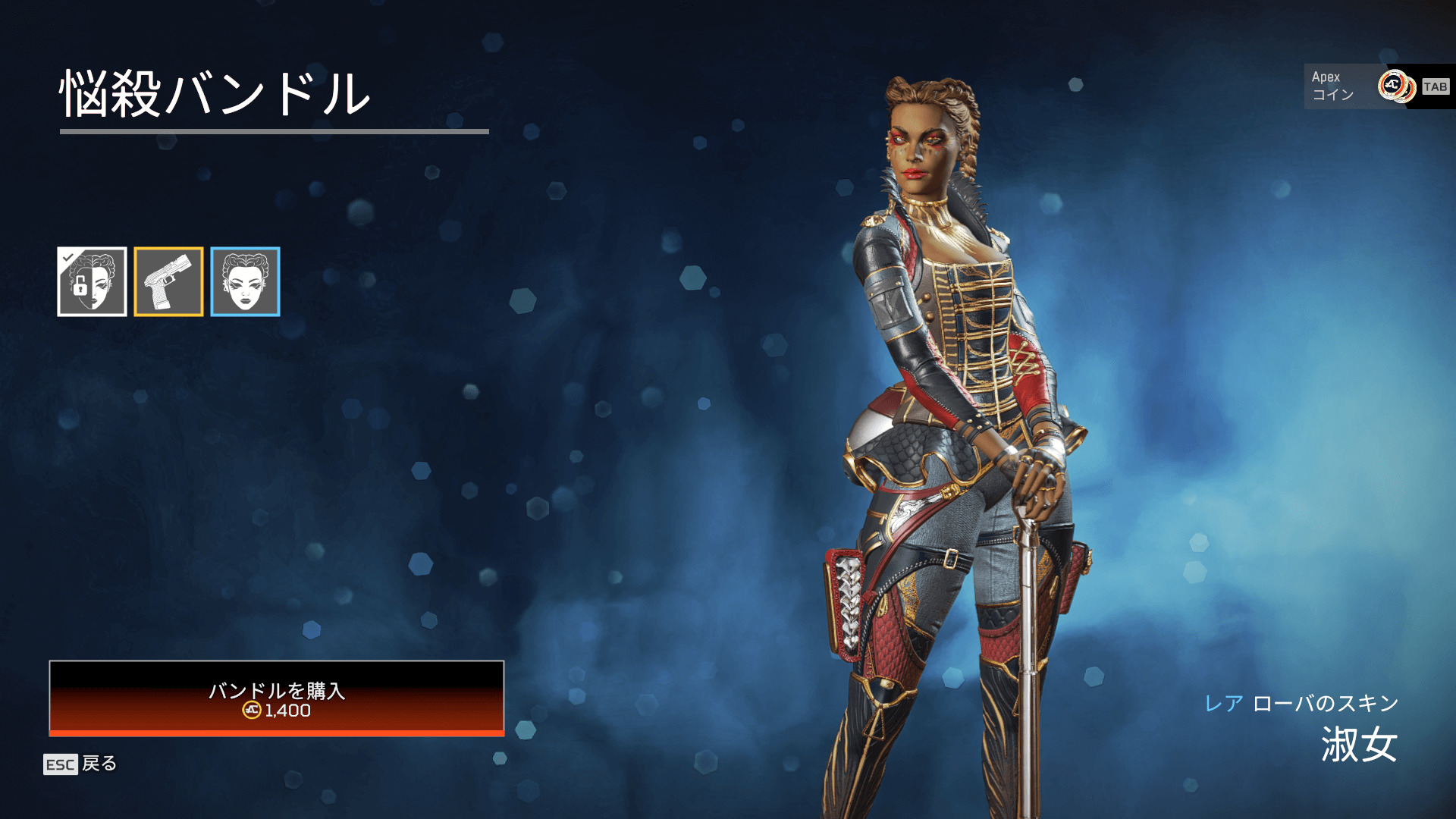Preview the pistol weapon skin item
Screen dimensions: 1456x819
coord(169,282)
